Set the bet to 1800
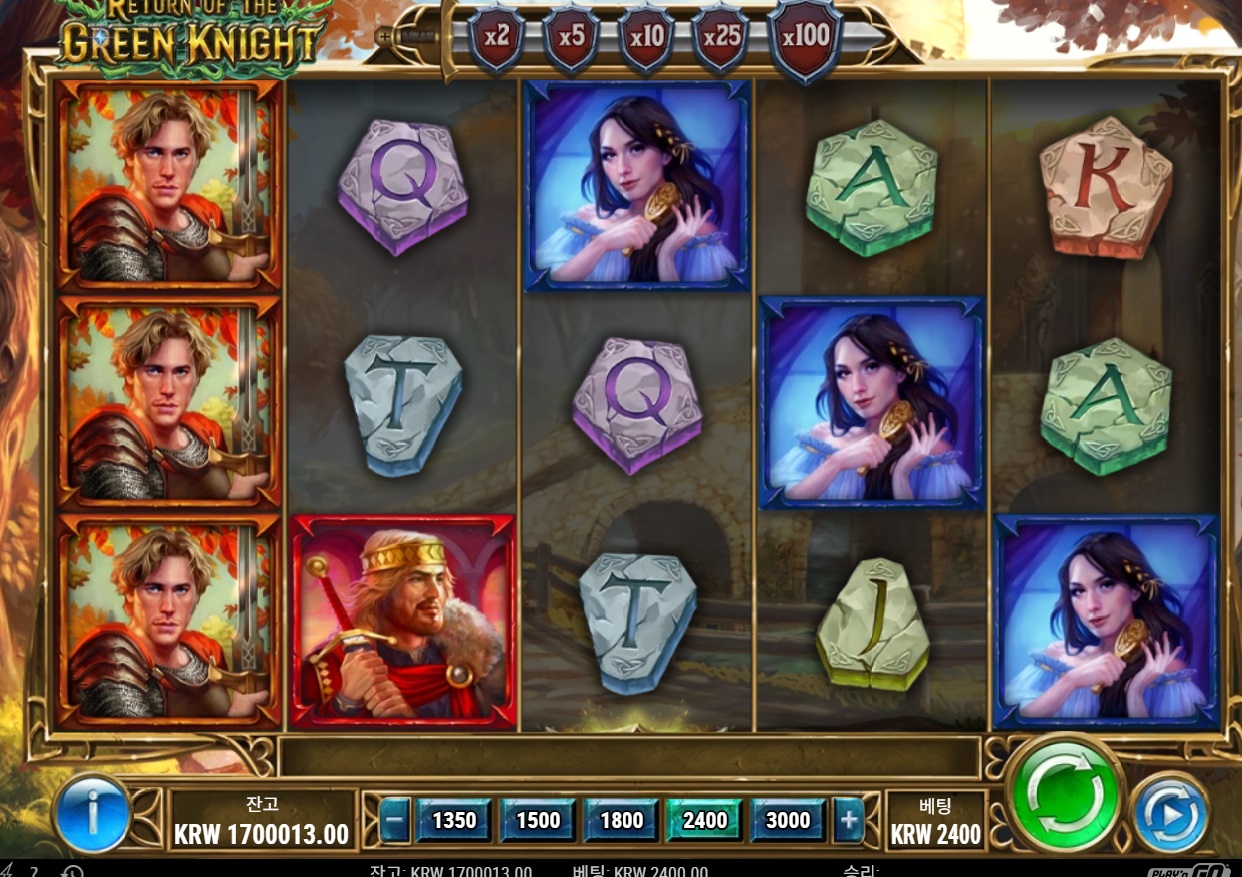This screenshot has width=1242, height=877. (621, 821)
